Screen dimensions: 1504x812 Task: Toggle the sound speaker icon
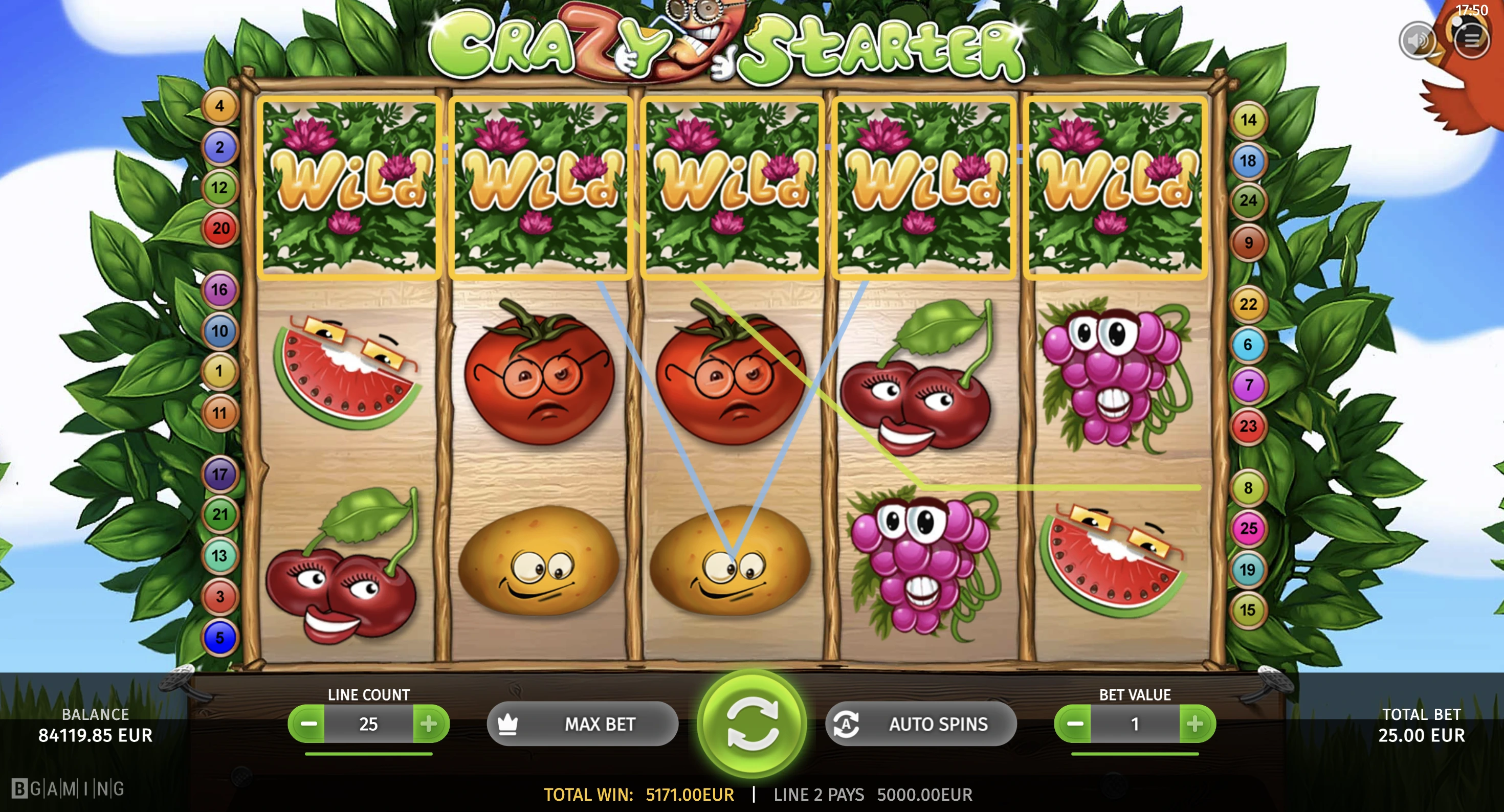click(x=1417, y=40)
